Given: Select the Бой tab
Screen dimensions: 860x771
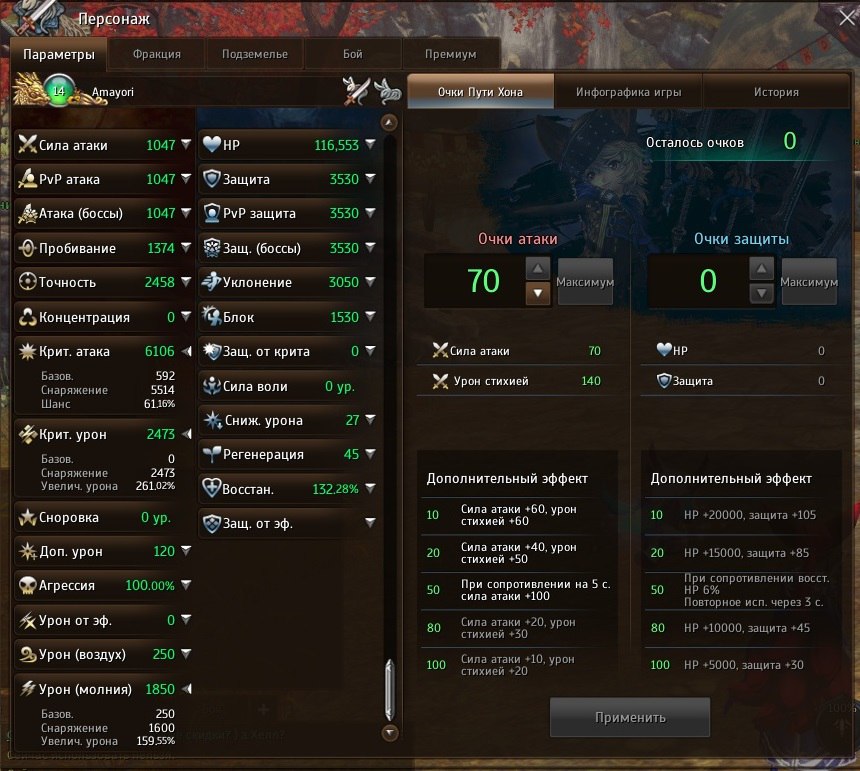Looking at the screenshot, I should [352, 54].
